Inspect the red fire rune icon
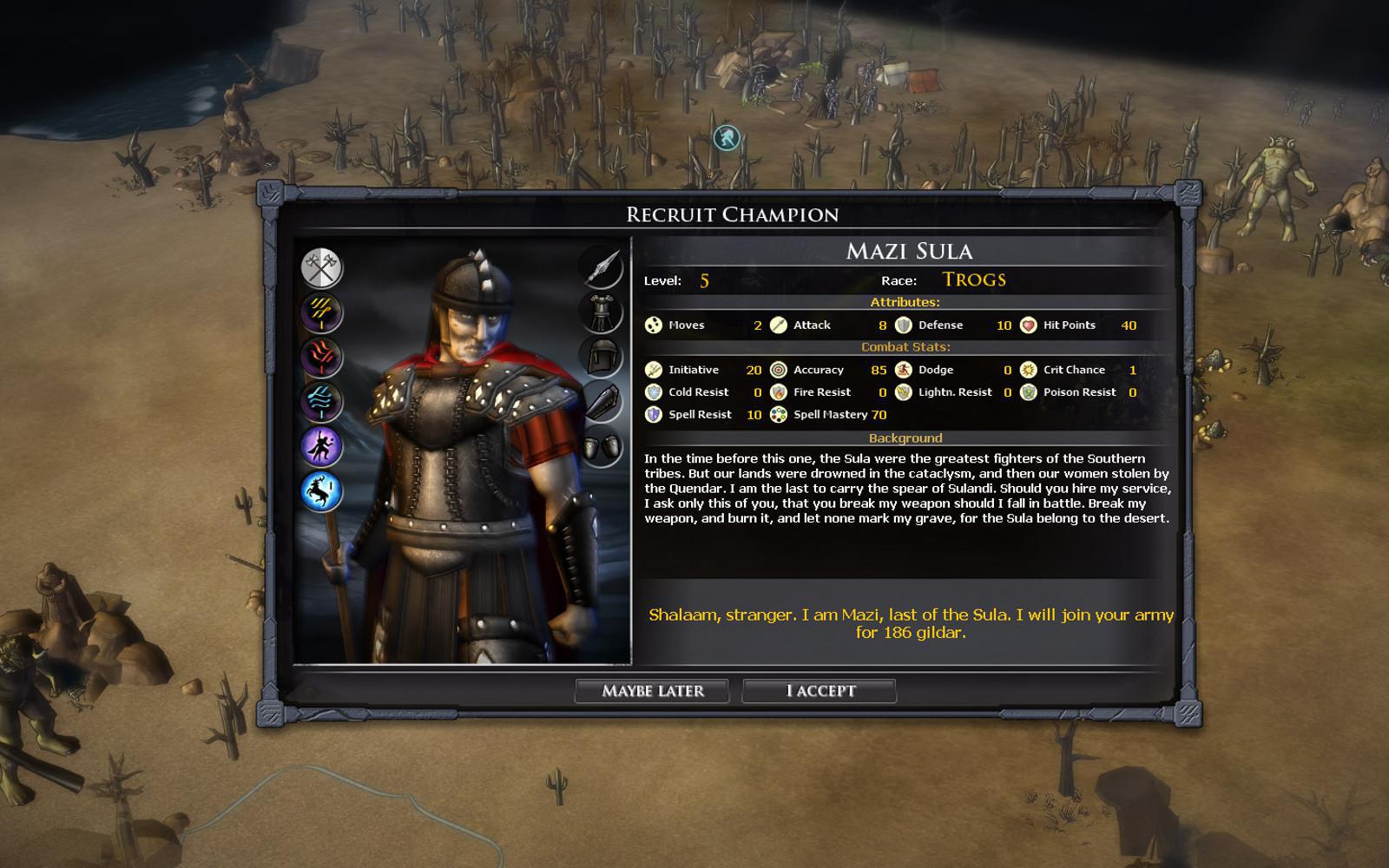 point(322,358)
